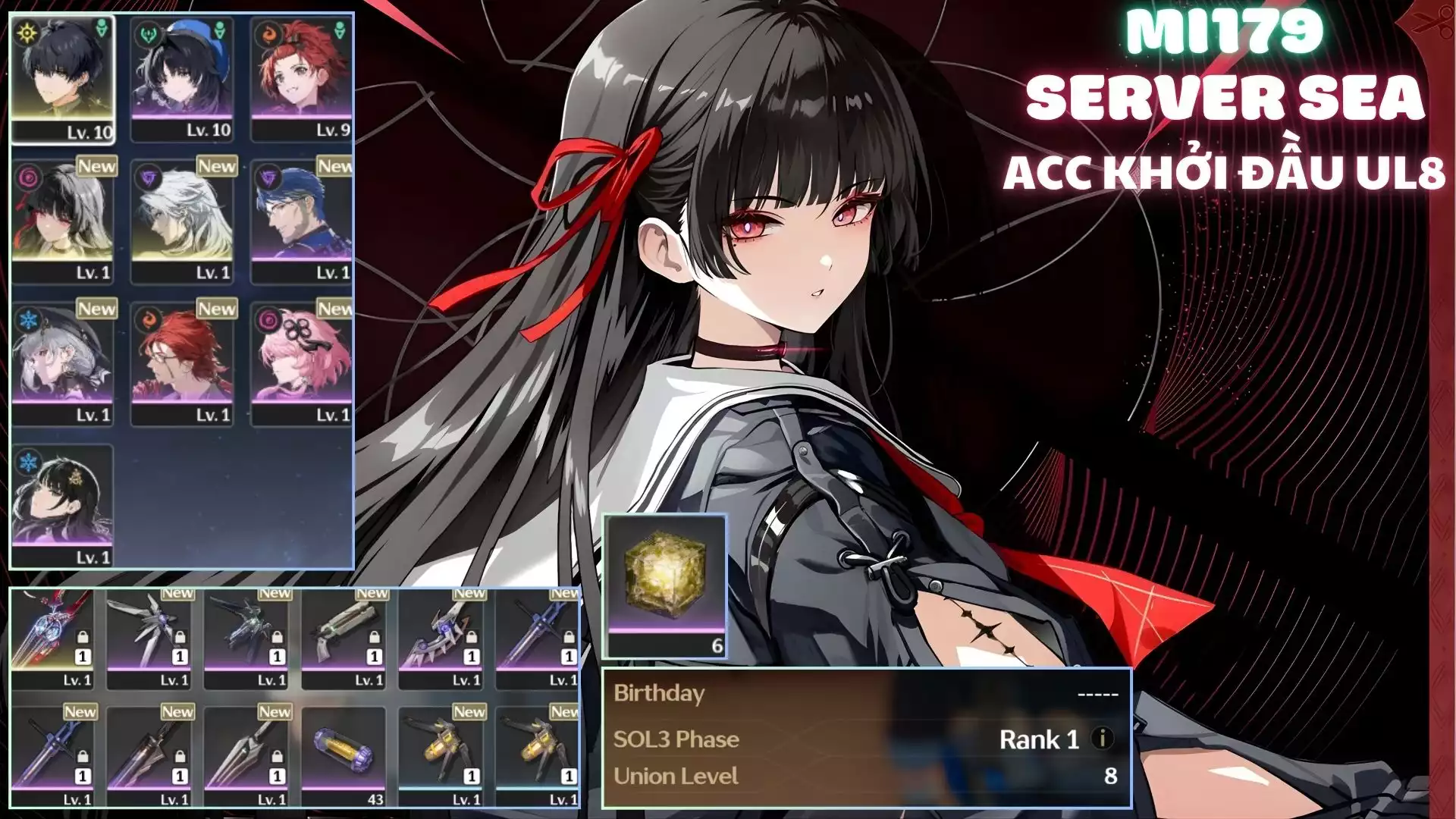Image resolution: width=1456 pixels, height=819 pixels.
Task: Choose the blue-haired man with glasses
Action: 302,221
